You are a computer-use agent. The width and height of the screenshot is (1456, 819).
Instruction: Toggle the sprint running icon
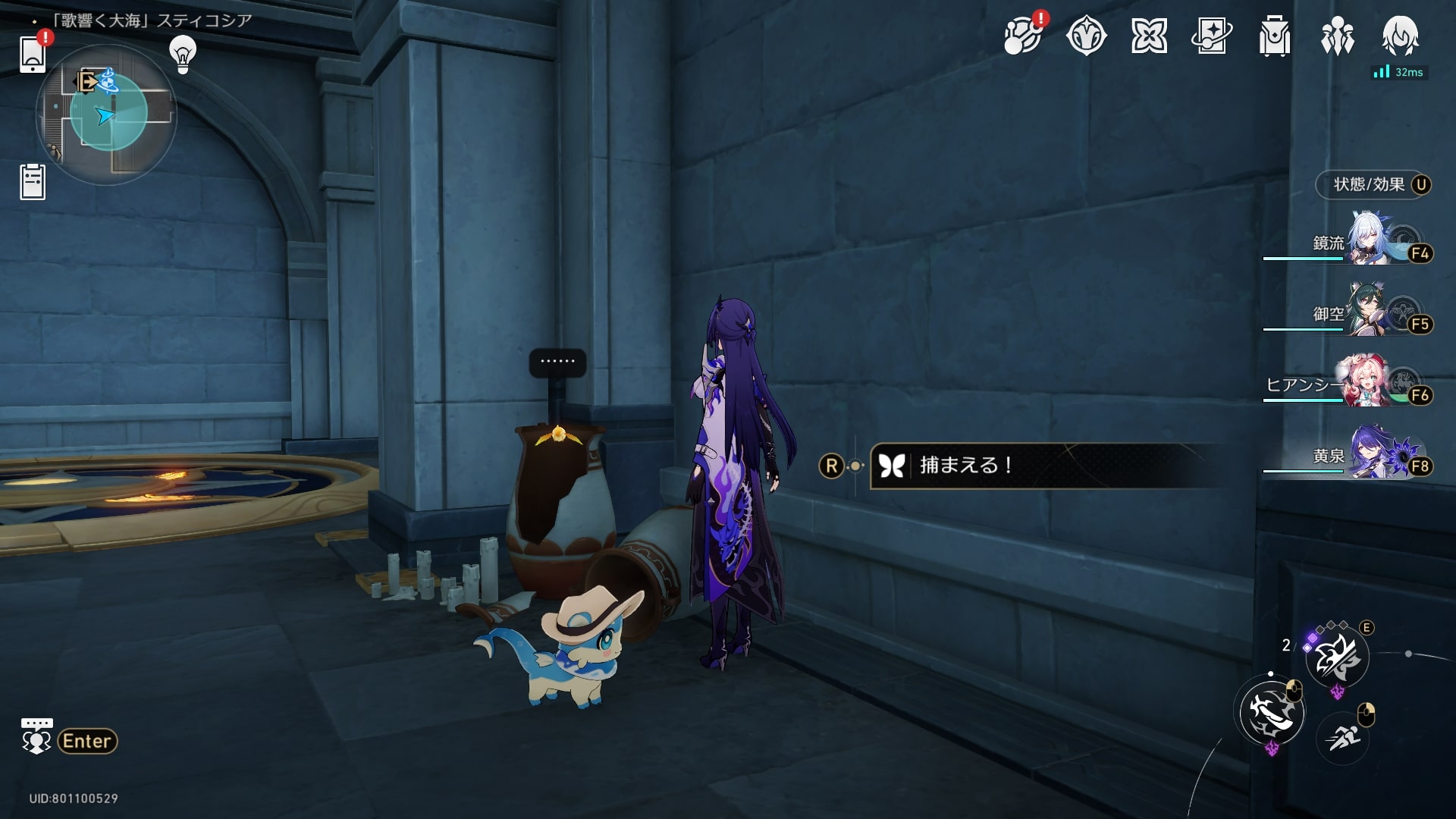click(x=1343, y=736)
